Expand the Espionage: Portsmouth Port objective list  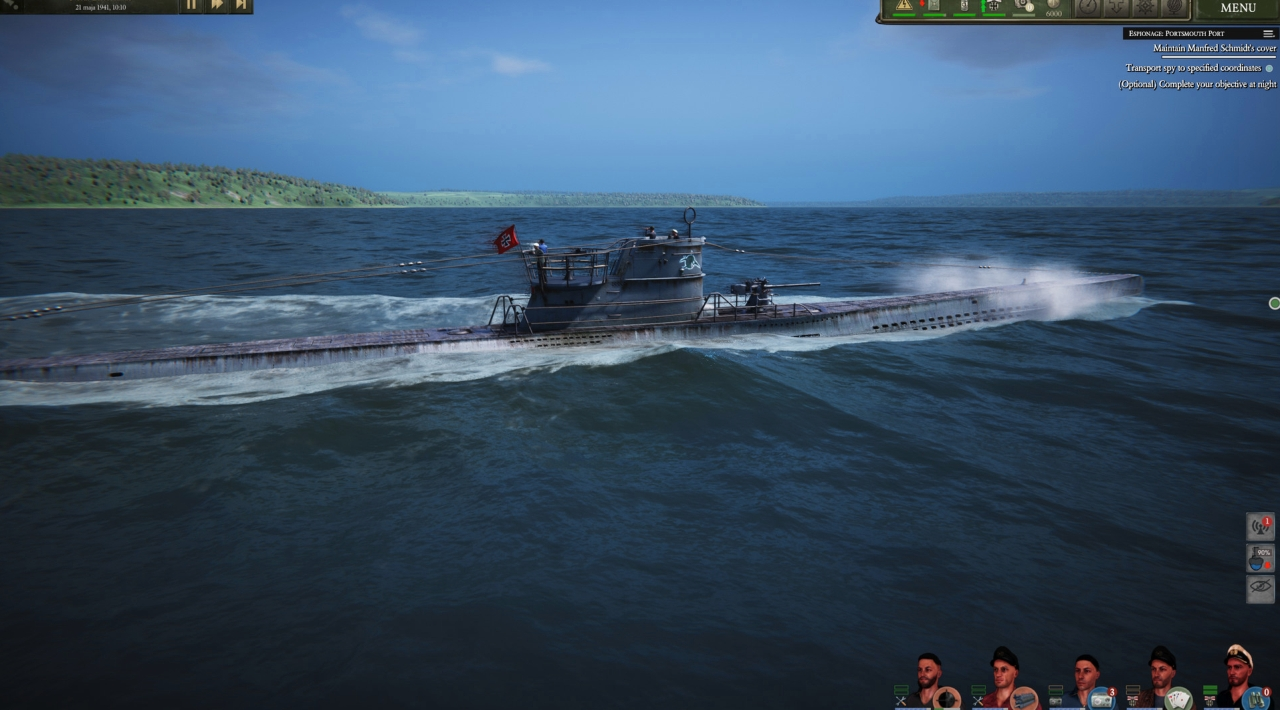(1268, 33)
